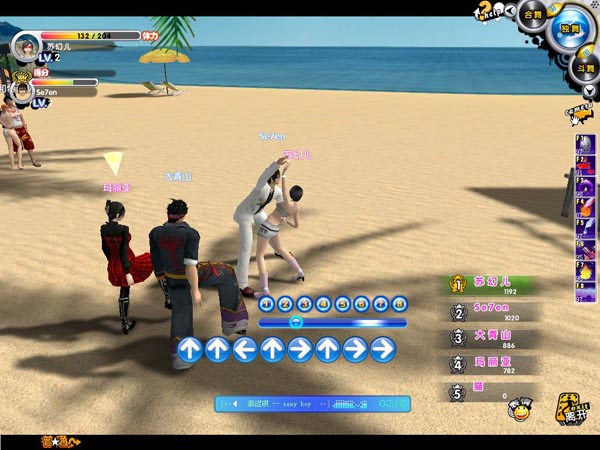Select the 合舞 group dance mode
The width and height of the screenshot is (600, 450).
(532, 15)
